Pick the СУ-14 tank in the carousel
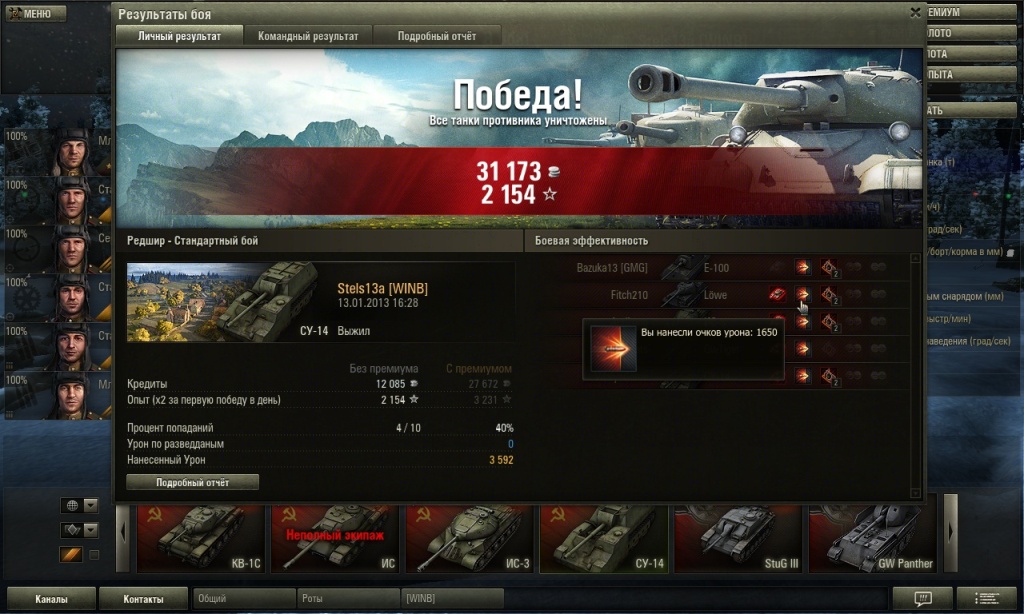The height and width of the screenshot is (614, 1024). (604, 539)
